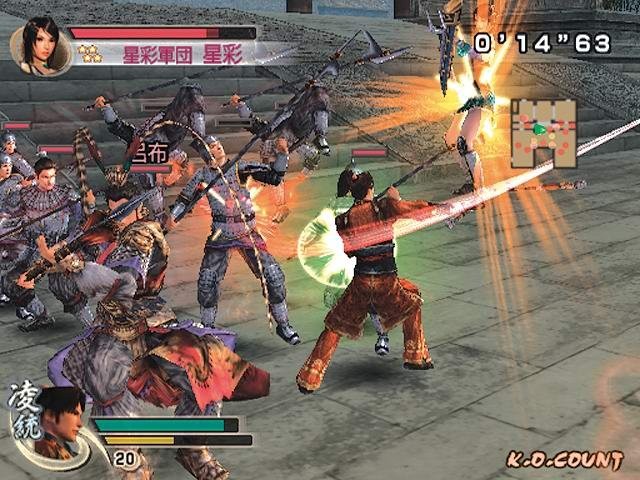Image resolution: width=640 pixels, height=480 pixels.
Task: Open the battlefield minimap
Action: 546,133
